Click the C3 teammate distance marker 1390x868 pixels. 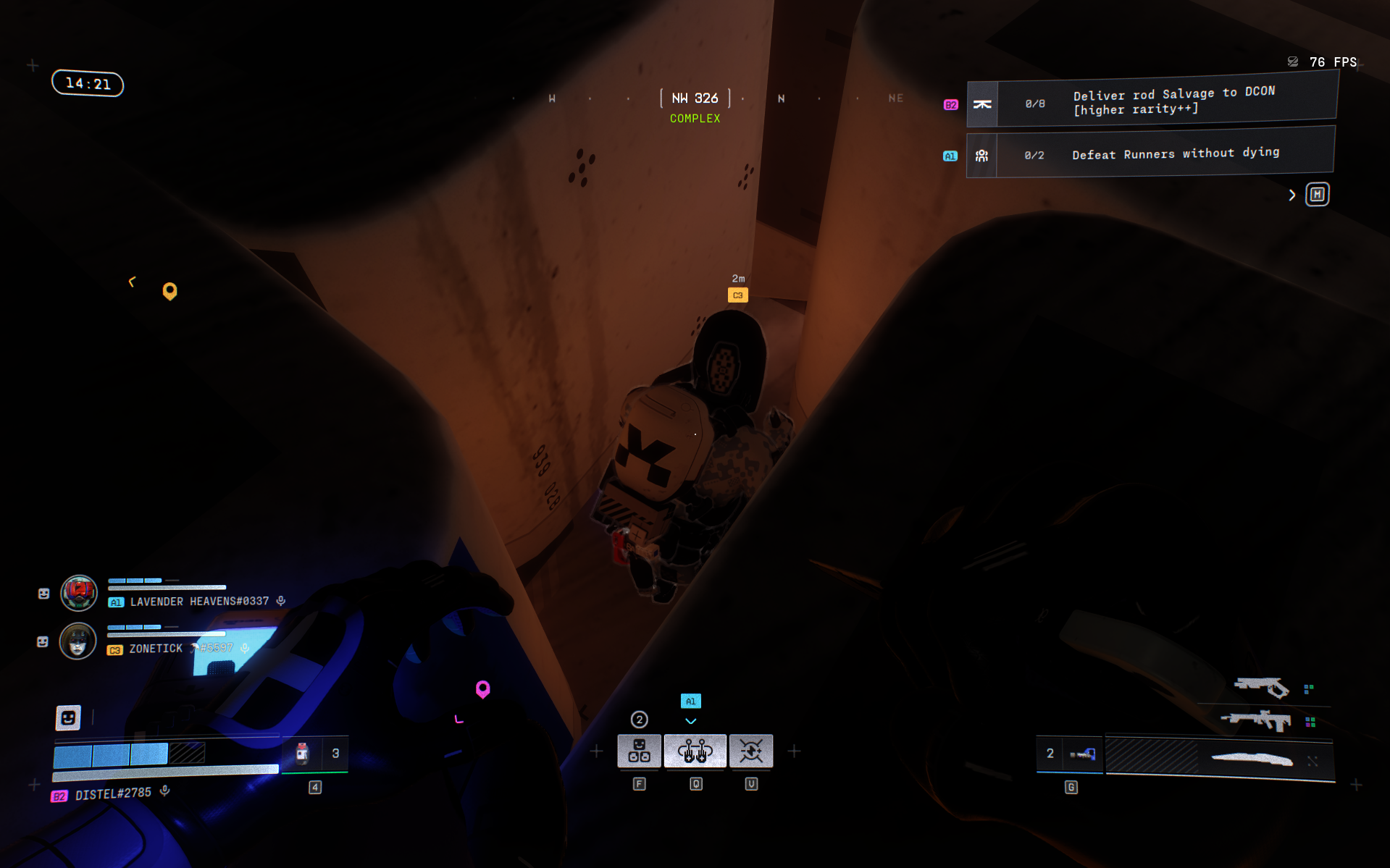pos(737,295)
